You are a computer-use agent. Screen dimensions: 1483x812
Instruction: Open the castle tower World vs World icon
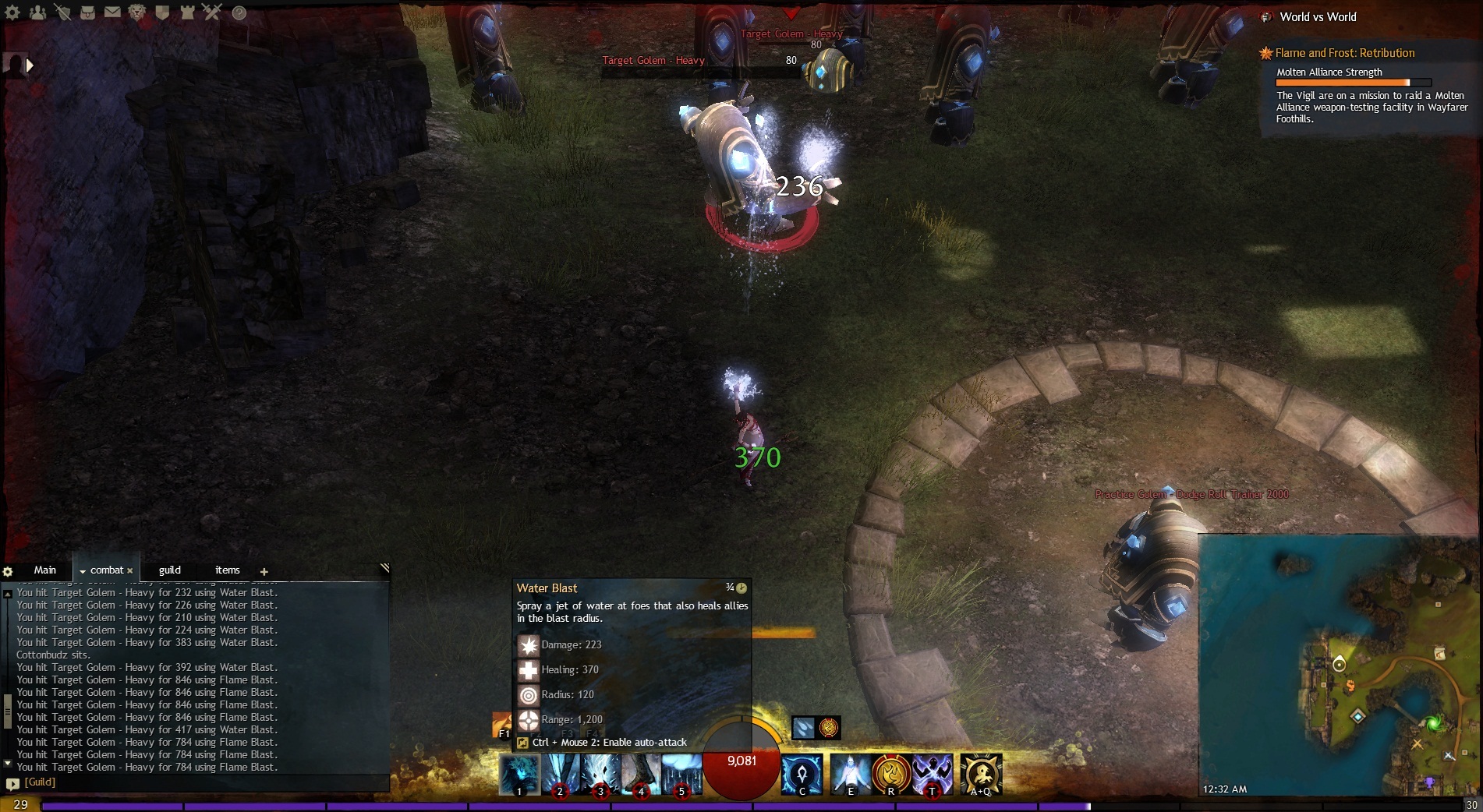coord(187,12)
